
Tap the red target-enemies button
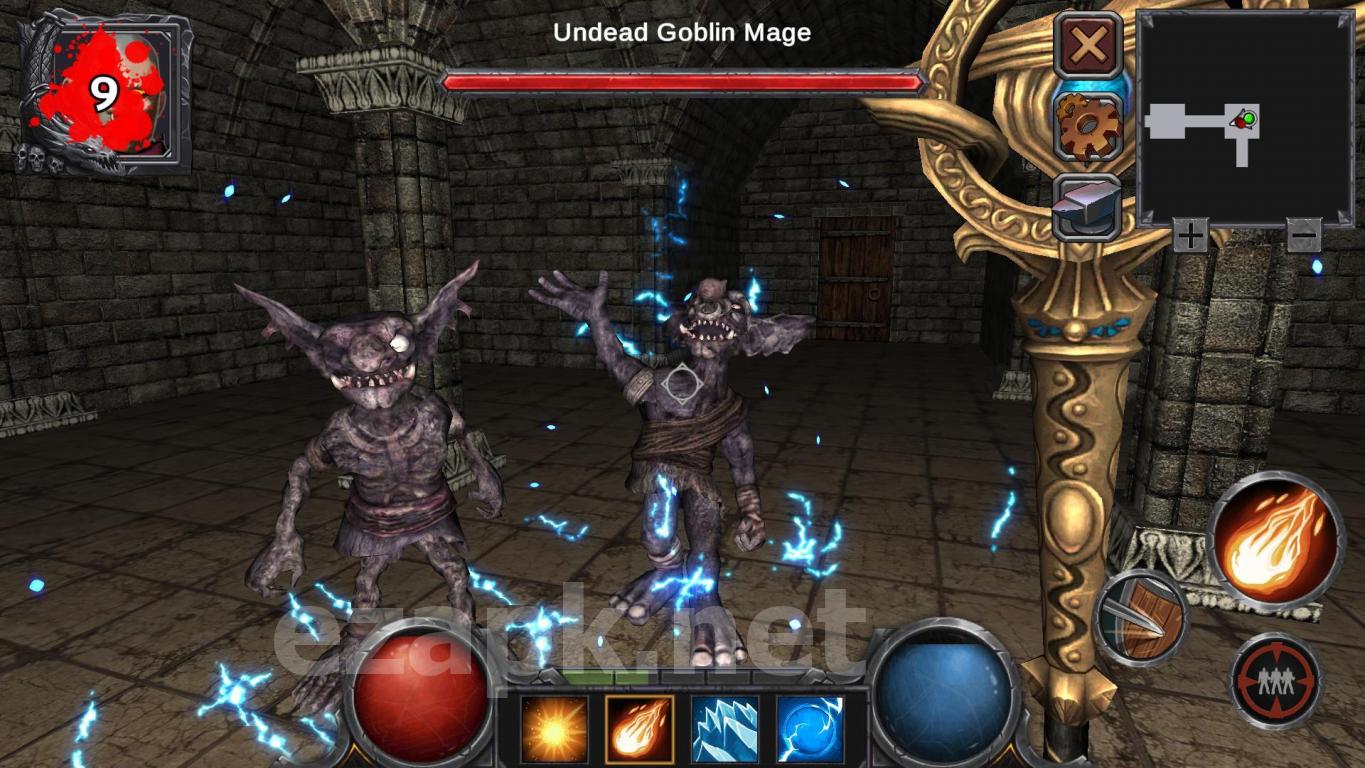tap(1275, 680)
